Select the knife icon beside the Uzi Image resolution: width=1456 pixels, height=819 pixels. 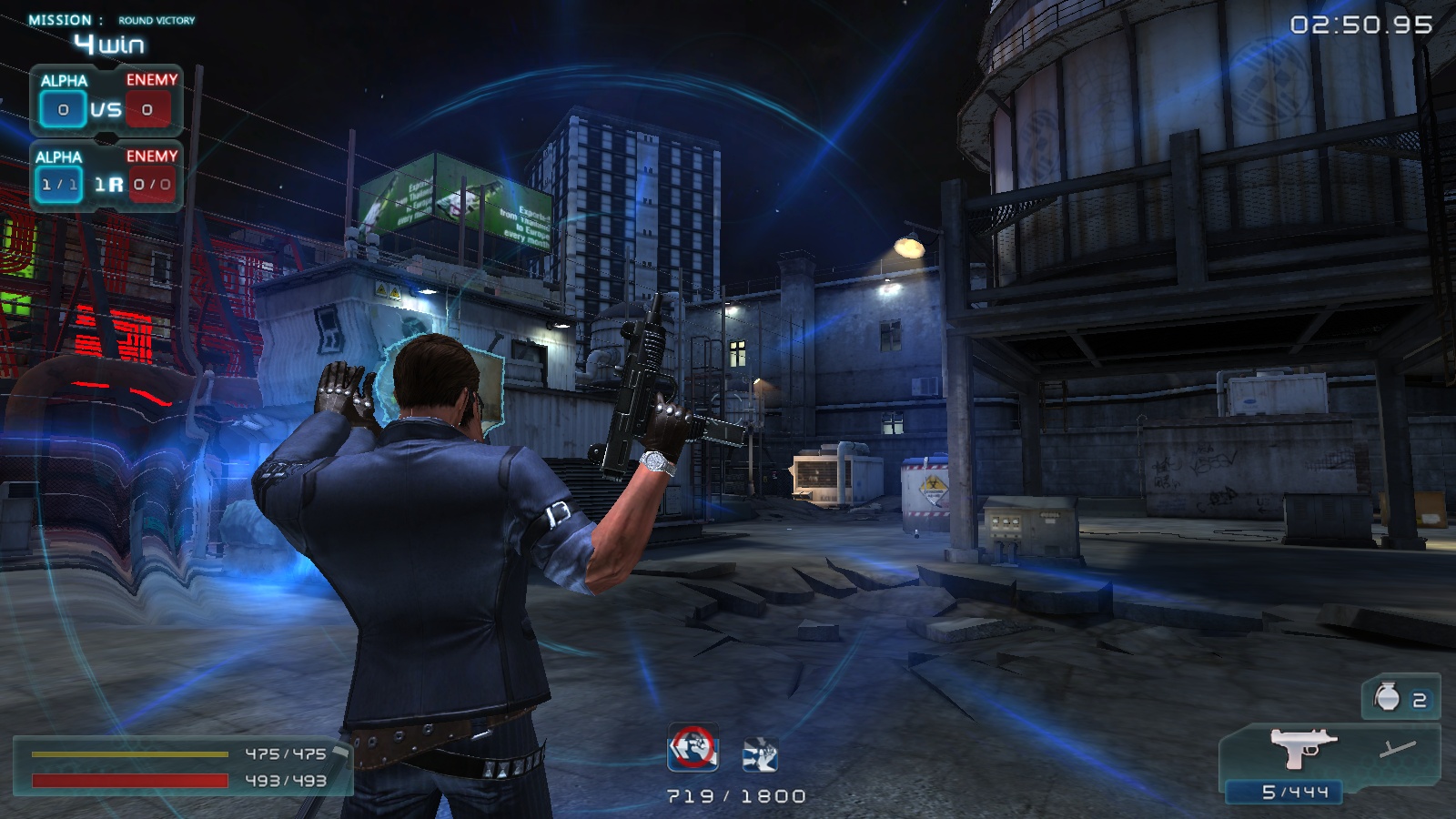coord(1400,751)
